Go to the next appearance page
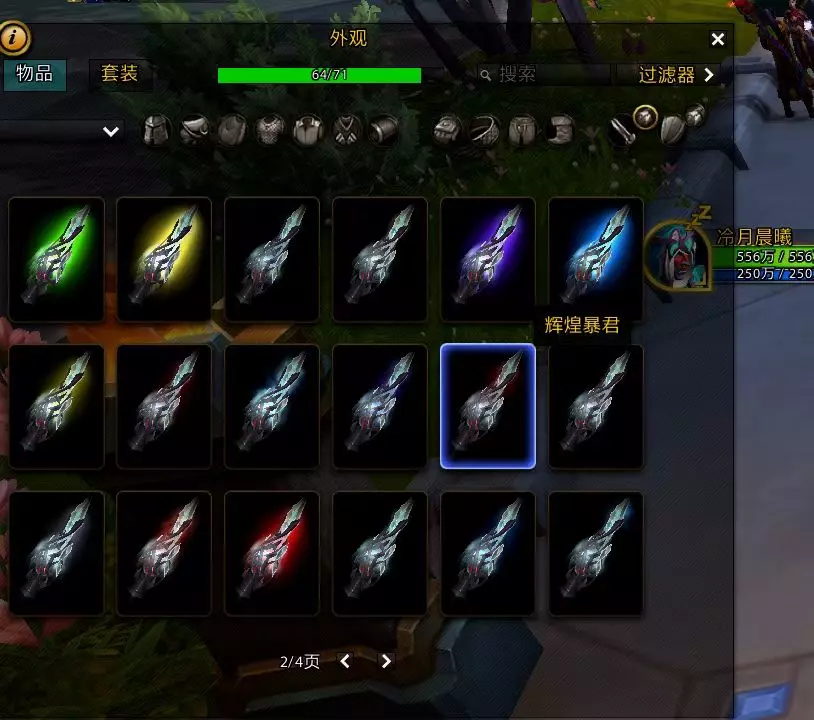This screenshot has width=814, height=720. coord(387,661)
